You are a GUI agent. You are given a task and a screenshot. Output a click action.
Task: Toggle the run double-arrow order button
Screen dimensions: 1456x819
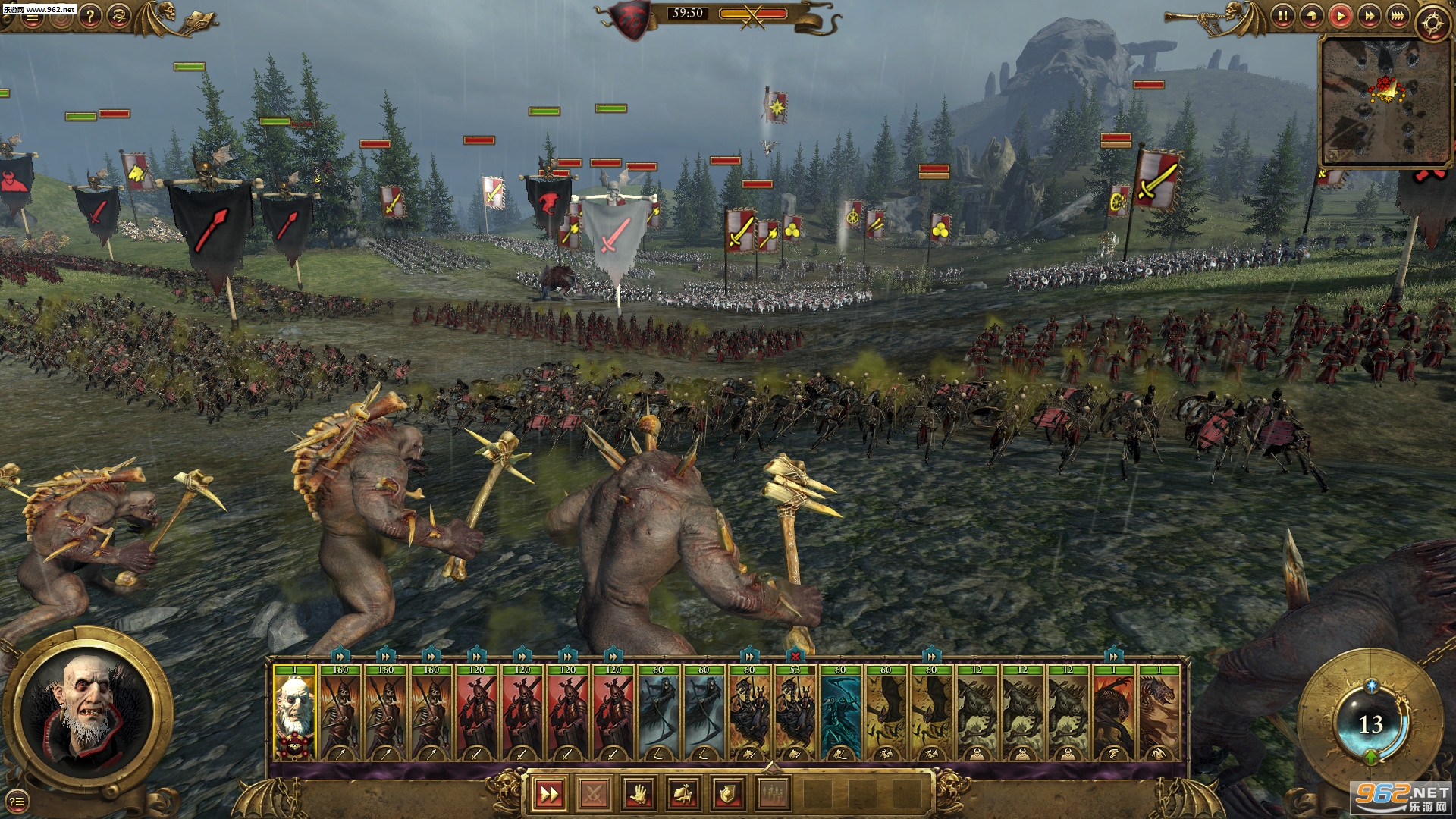point(549,794)
